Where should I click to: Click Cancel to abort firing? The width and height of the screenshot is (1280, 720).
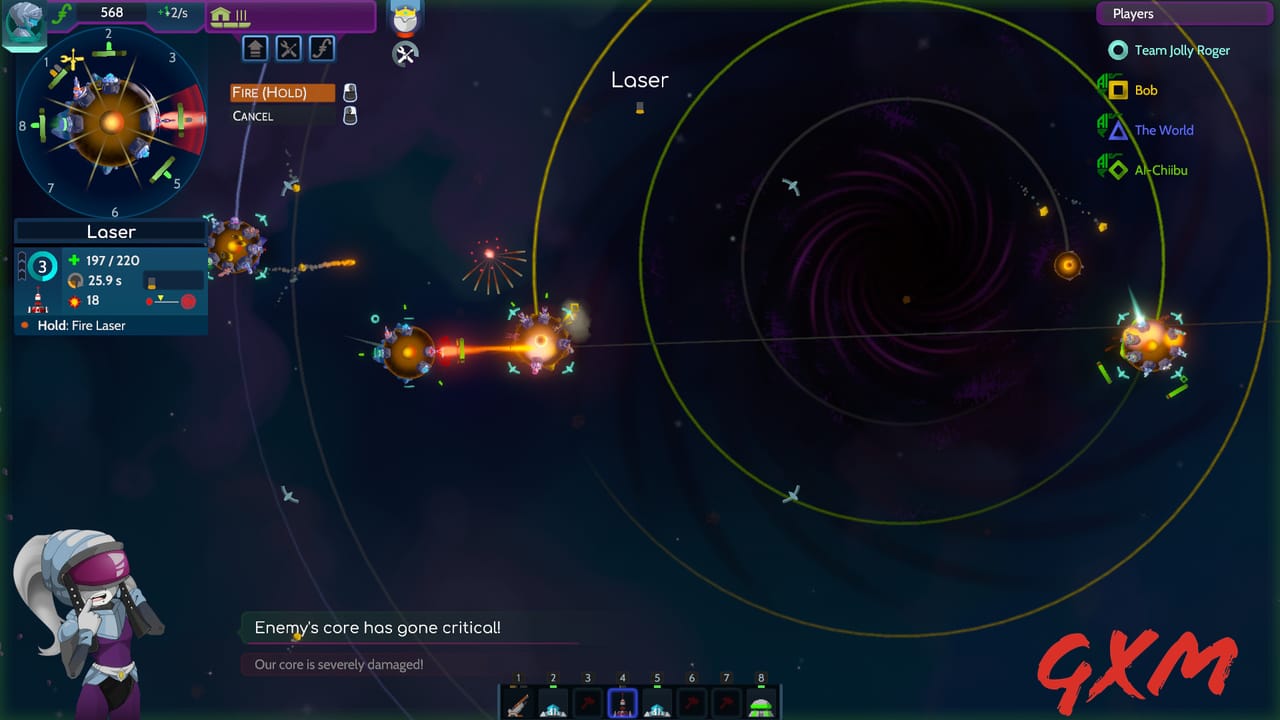pos(252,116)
